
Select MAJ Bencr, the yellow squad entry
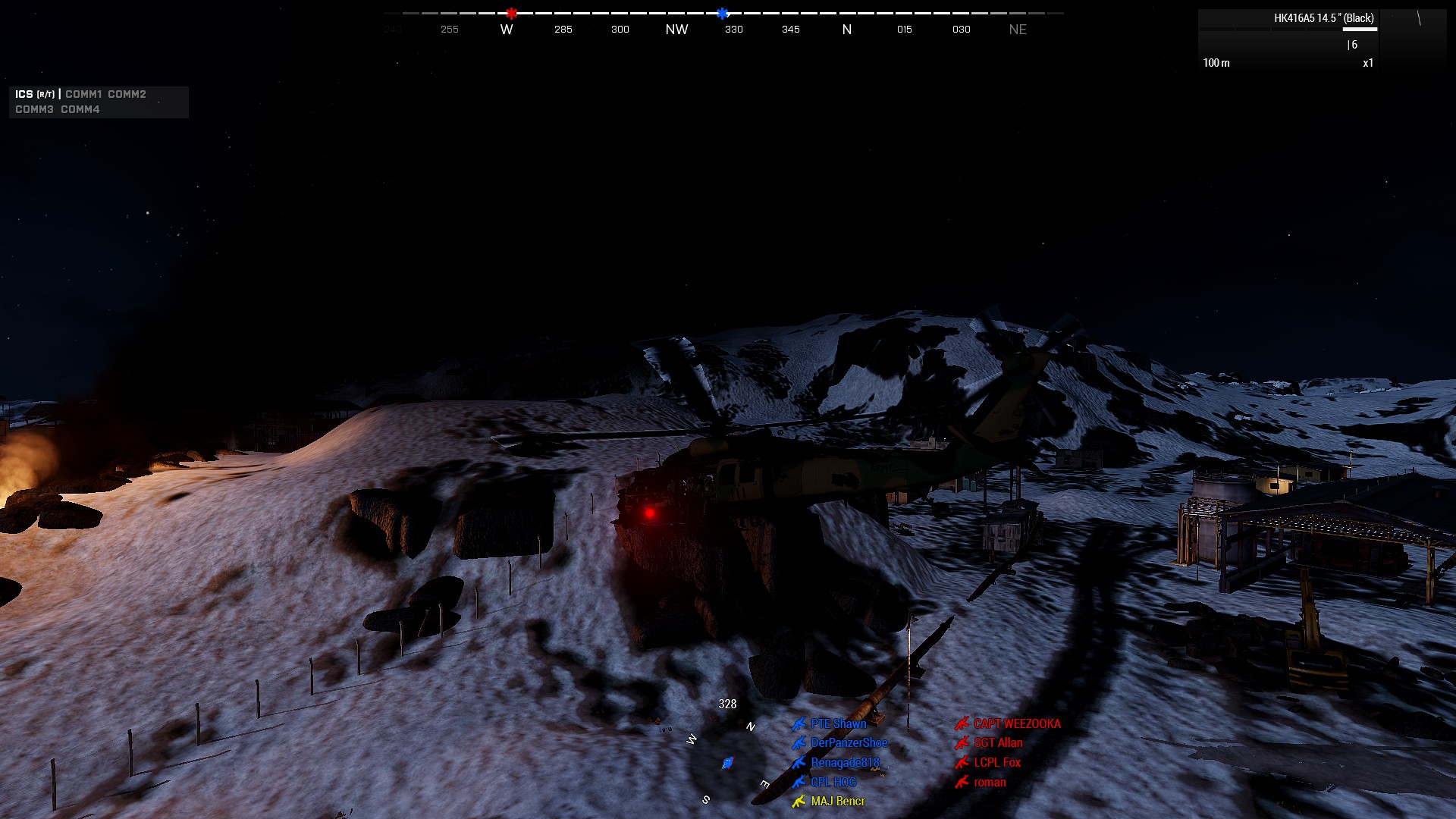(837, 801)
